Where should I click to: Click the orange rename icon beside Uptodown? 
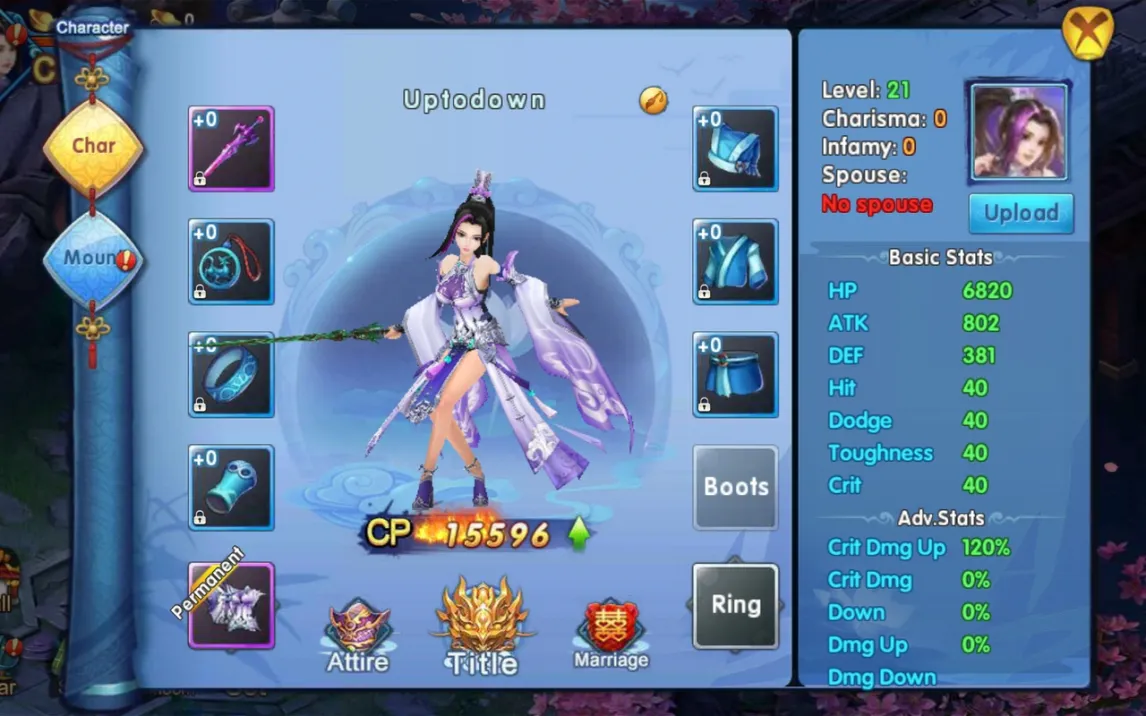(653, 100)
